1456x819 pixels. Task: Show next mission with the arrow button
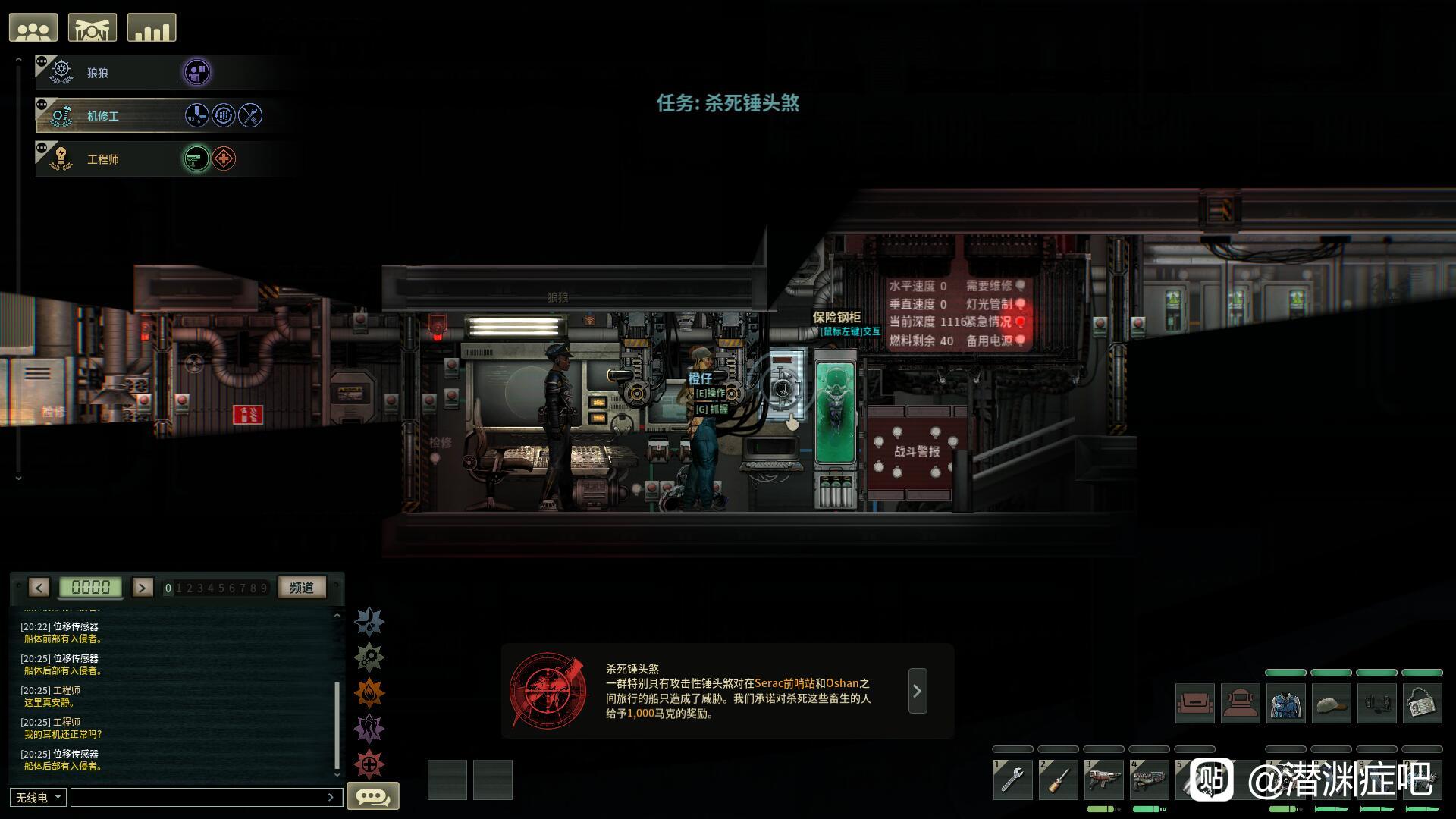pos(918,691)
